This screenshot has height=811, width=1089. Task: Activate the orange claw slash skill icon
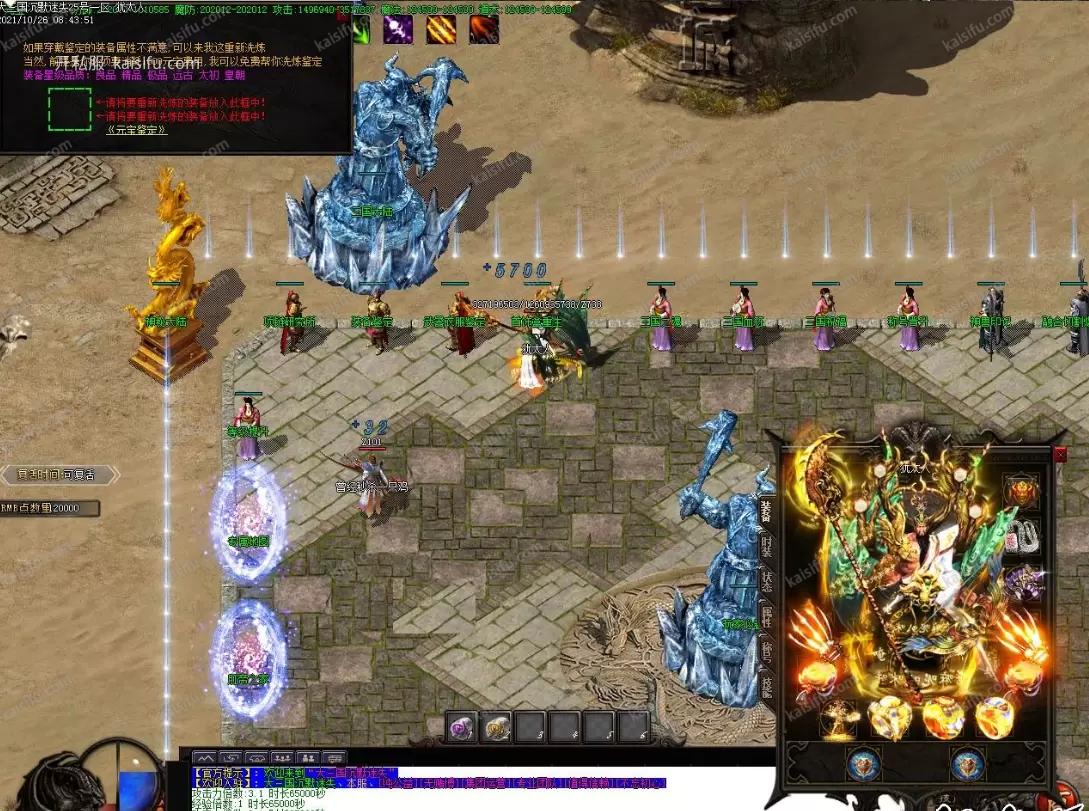pos(441,30)
